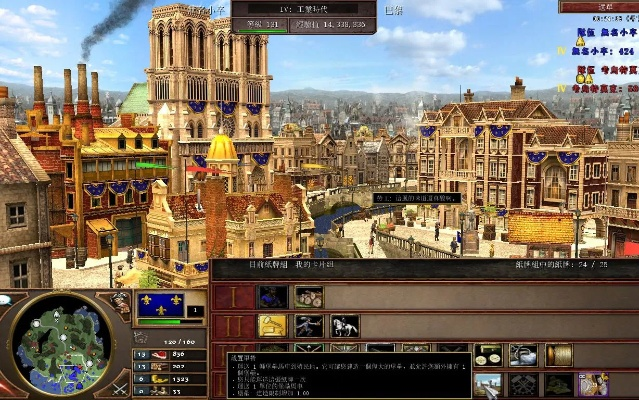Choose the wooden barrels card in row I
Image resolution: width=639 pixels, height=400 pixels.
(x=309, y=296)
